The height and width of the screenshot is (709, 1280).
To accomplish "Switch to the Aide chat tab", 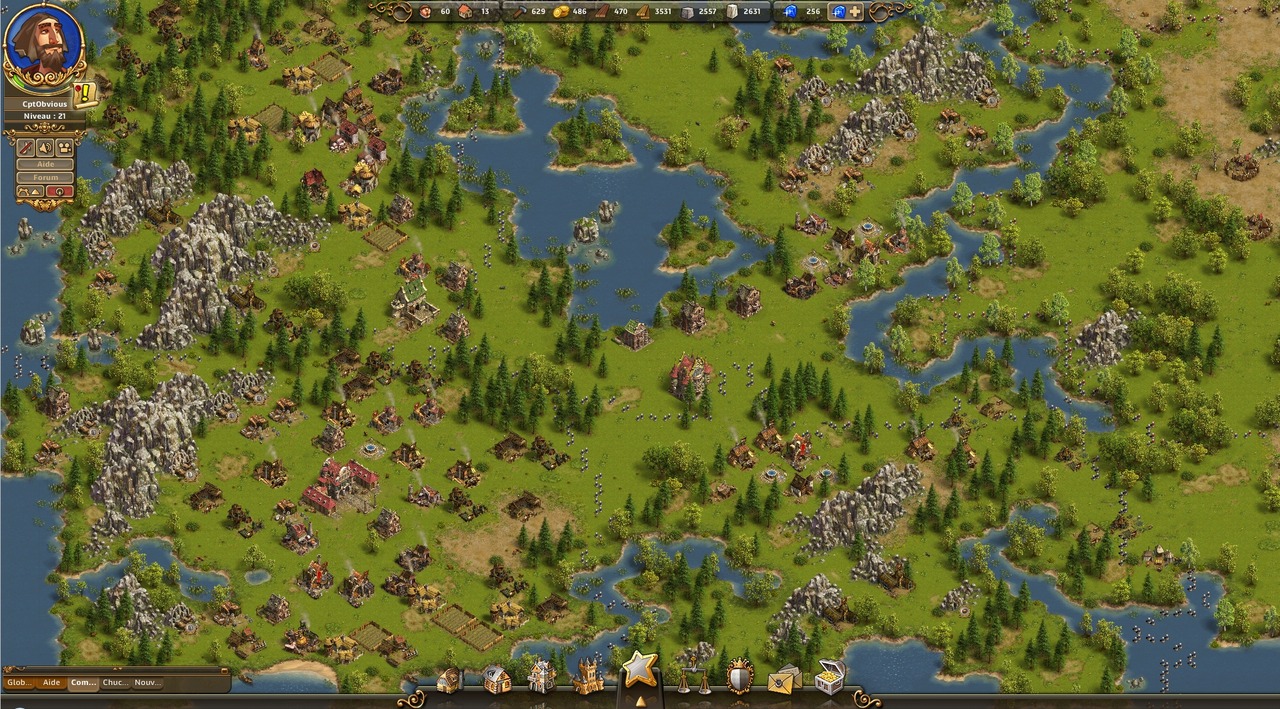I will (x=51, y=683).
